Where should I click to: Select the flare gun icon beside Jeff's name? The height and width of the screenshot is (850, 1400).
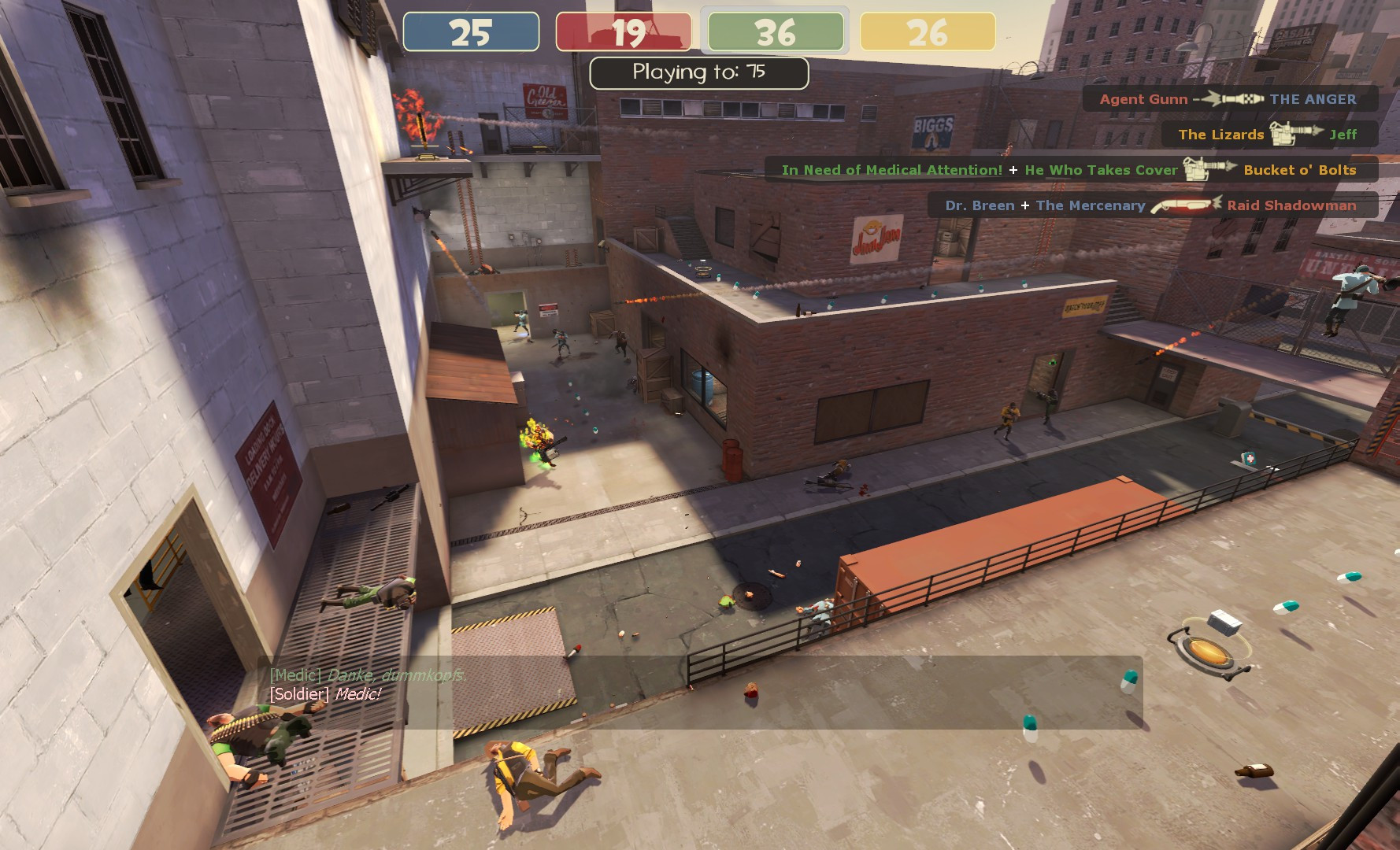pyautogui.click(x=1294, y=135)
